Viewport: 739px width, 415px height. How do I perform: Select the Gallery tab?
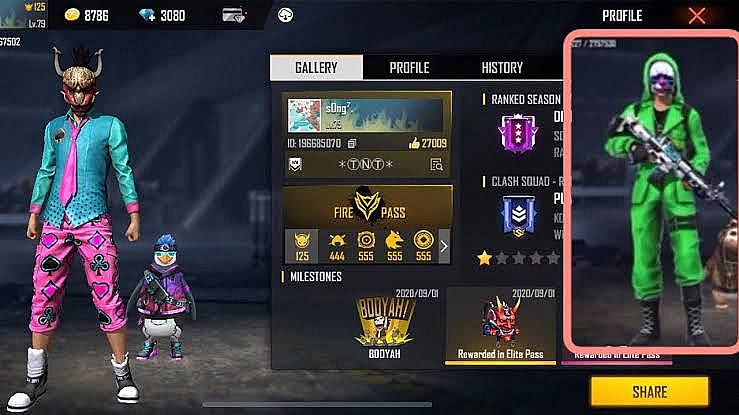[315, 68]
